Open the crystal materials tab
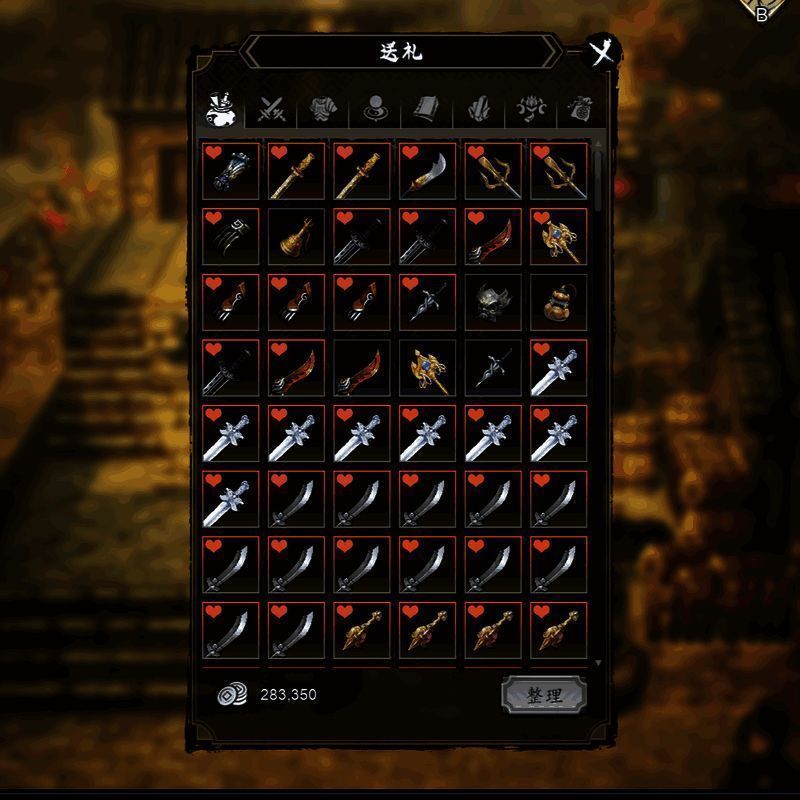The width and height of the screenshot is (800, 800). 478,109
